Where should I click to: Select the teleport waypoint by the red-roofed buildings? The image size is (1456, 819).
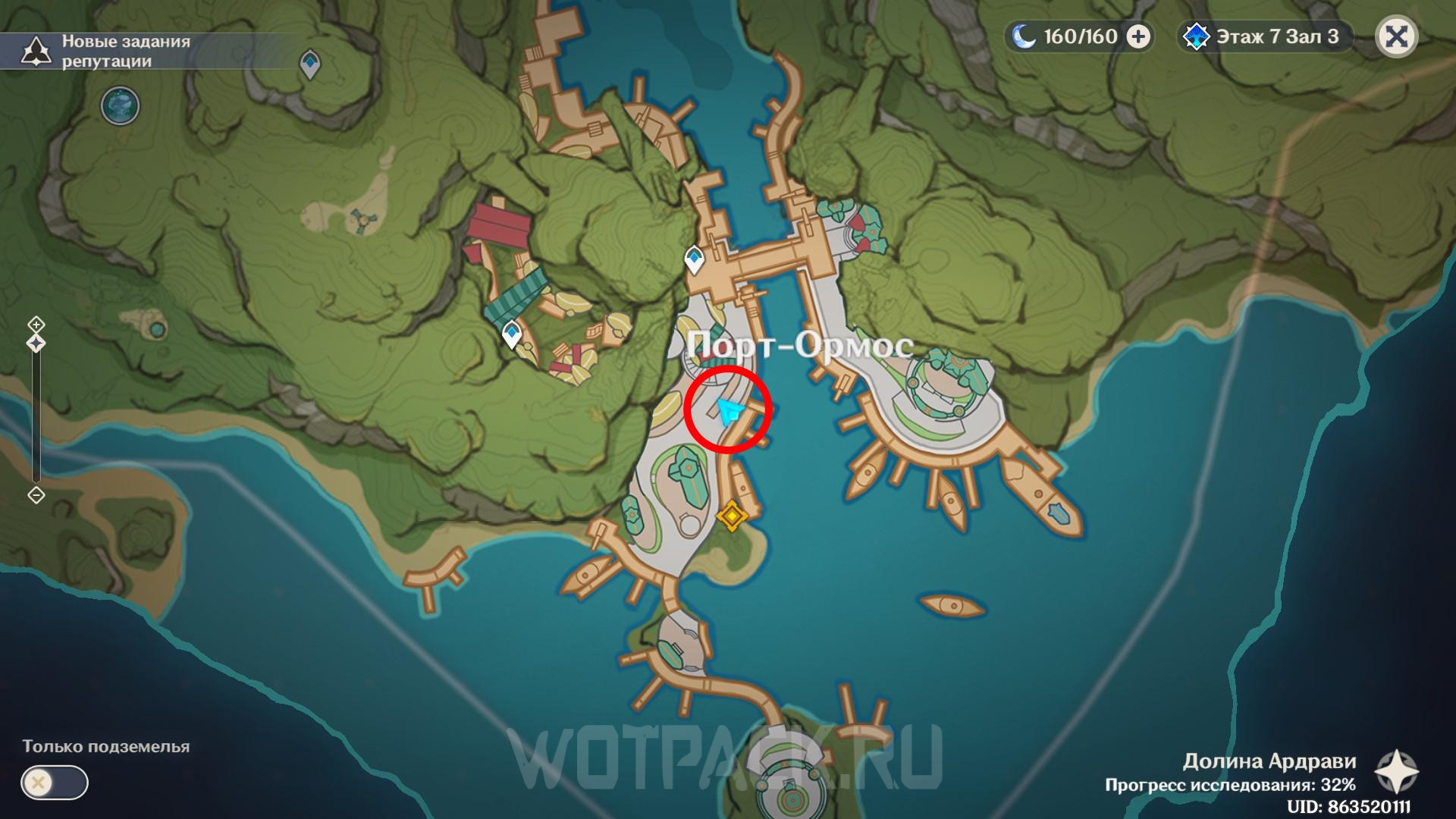[513, 334]
